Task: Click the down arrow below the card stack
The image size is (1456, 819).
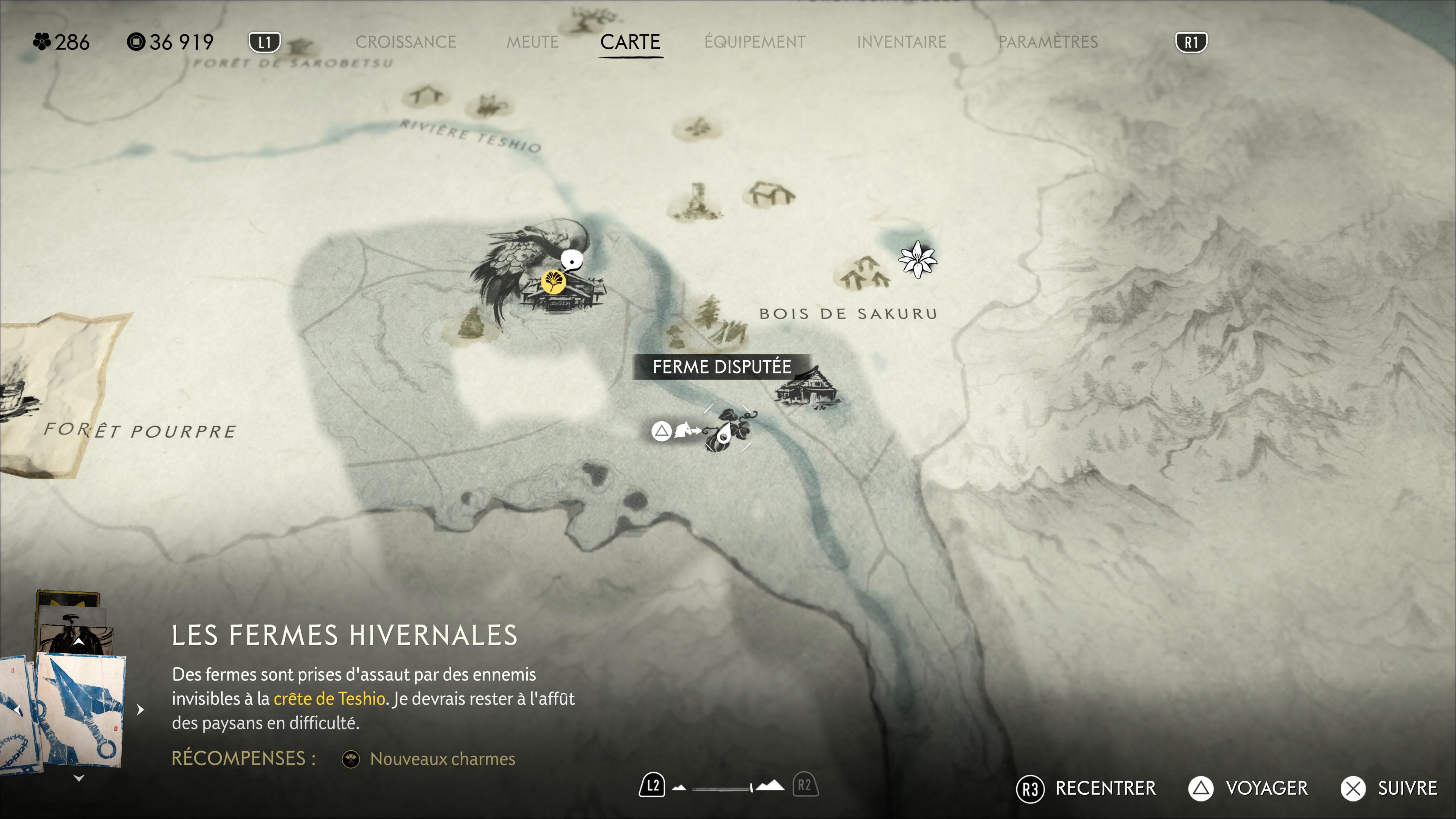Action: click(78, 778)
